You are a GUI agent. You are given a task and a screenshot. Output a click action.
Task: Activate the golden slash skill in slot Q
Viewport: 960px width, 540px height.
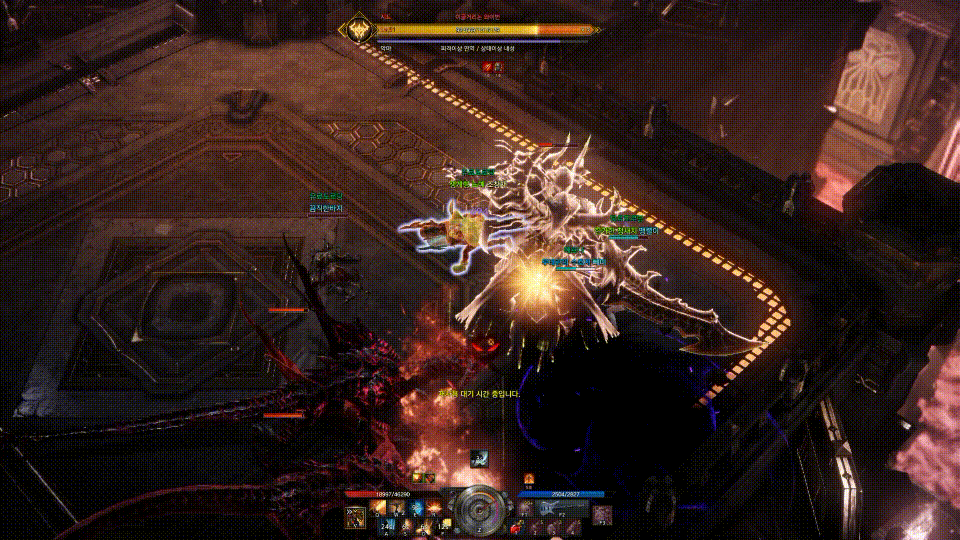(x=377, y=508)
